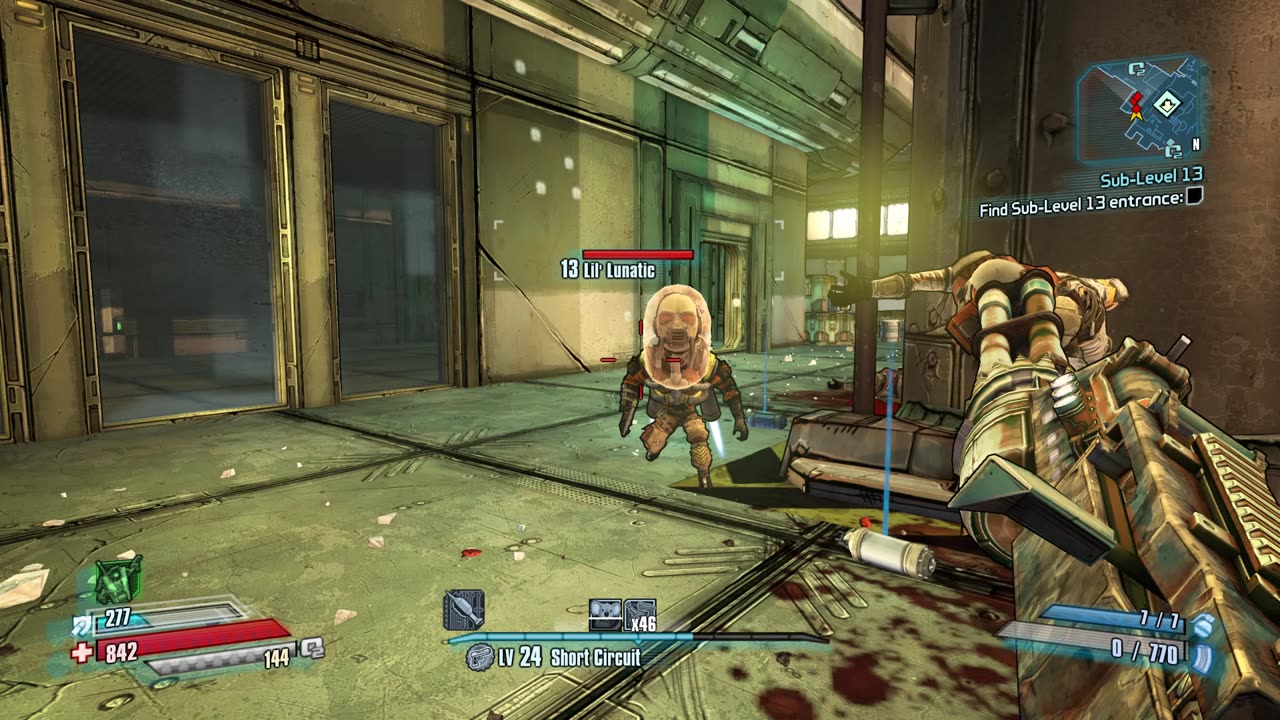Select the koala face icon above XP bar
Viewport: 1280px width, 720px height.
[x=605, y=614]
